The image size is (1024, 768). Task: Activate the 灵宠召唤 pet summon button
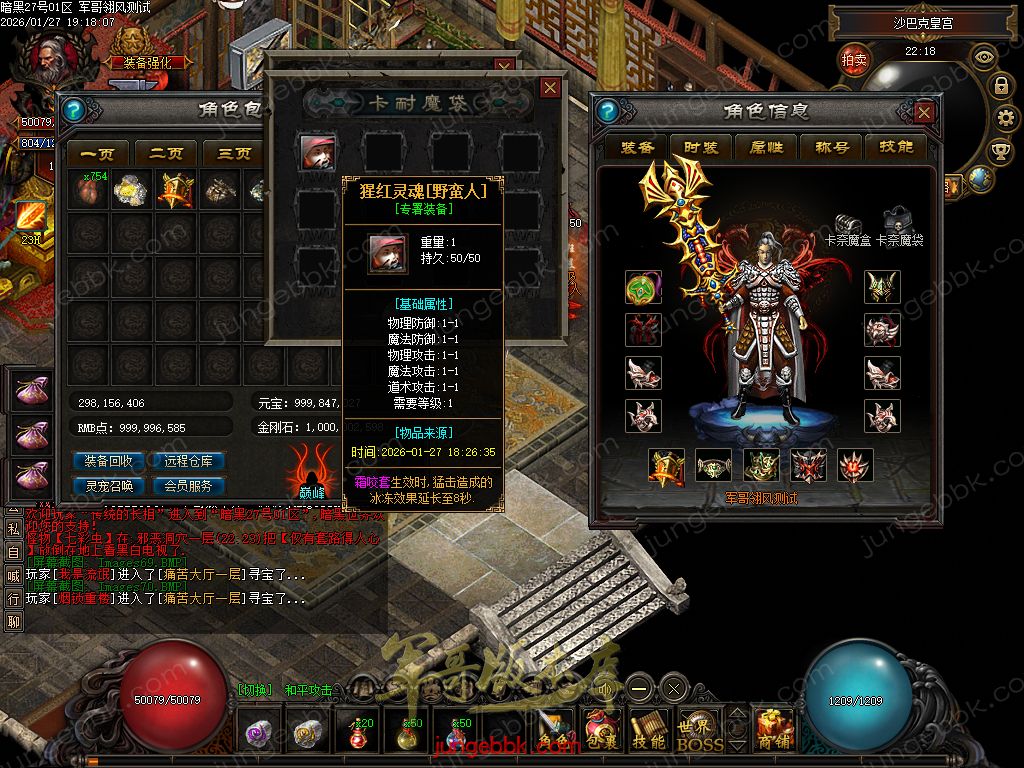(x=110, y=487)
